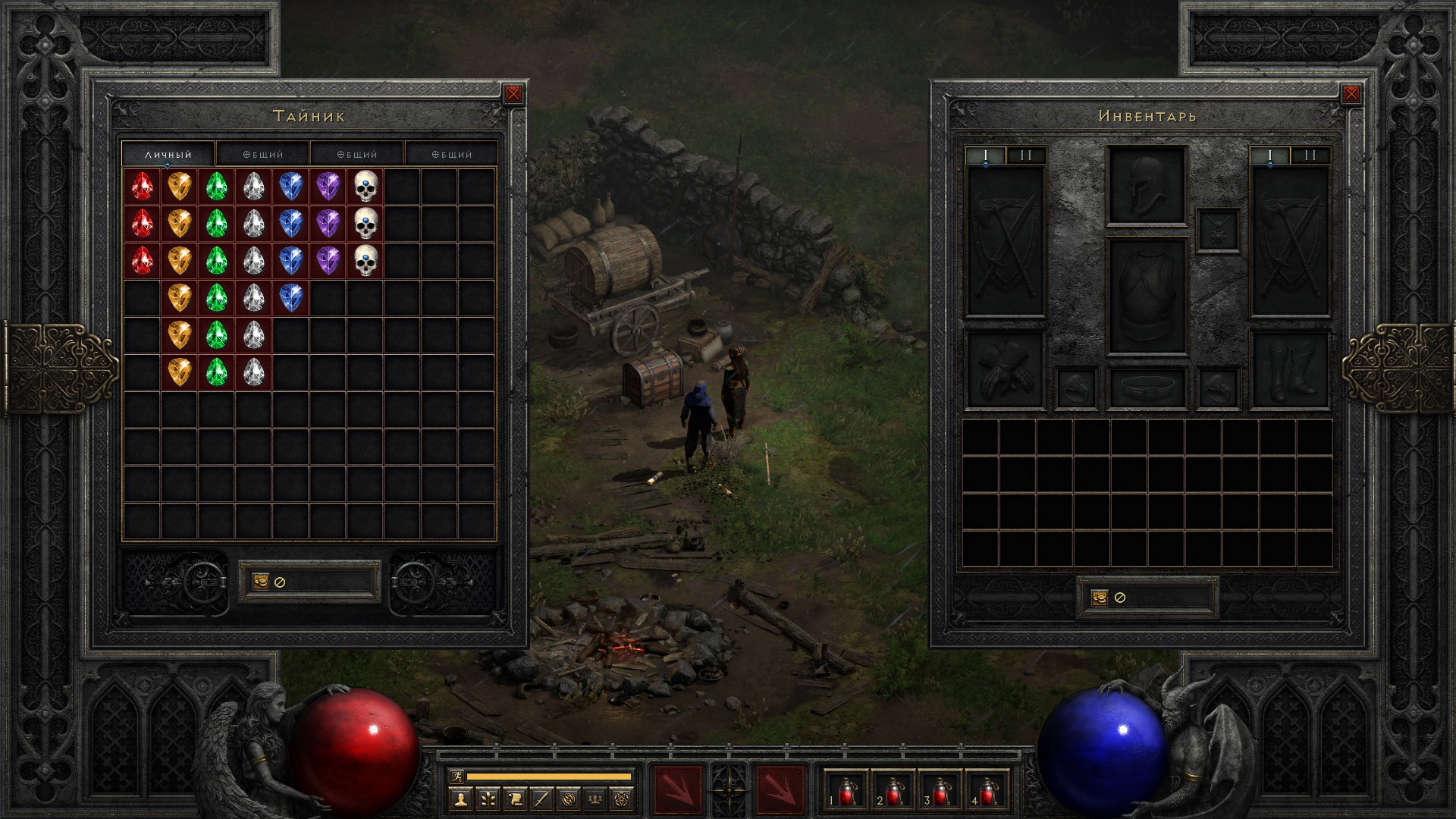This screenshot has height=819, width=1456.
Task: Click the pentagram icon in the mini menu
Action: 623,799
